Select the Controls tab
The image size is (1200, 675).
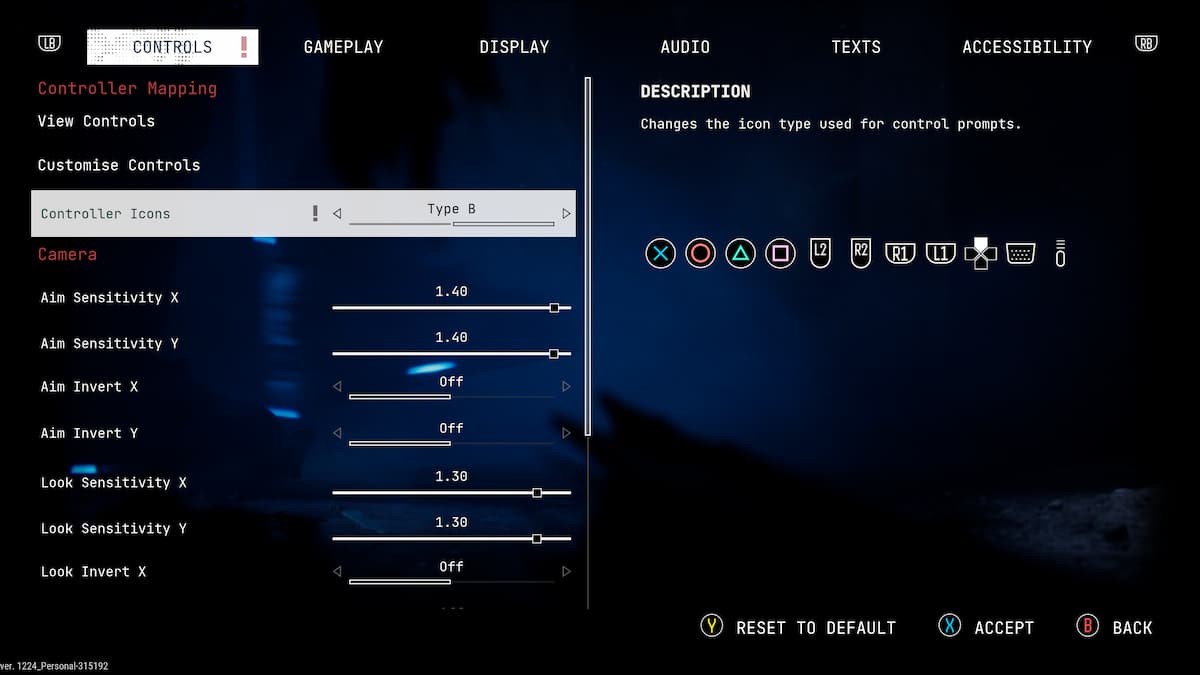(172, 47)
